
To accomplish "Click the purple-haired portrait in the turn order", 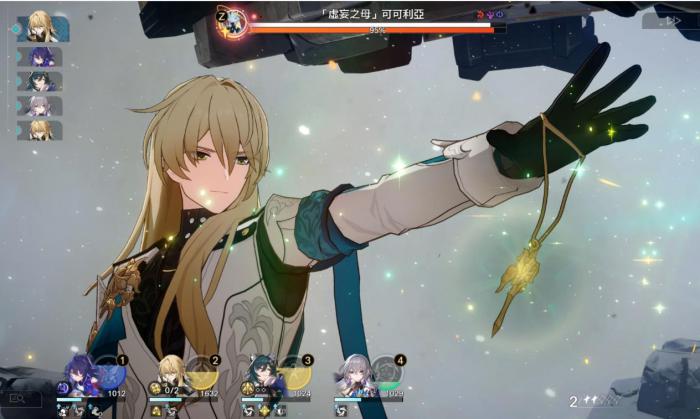I will 40,57.
